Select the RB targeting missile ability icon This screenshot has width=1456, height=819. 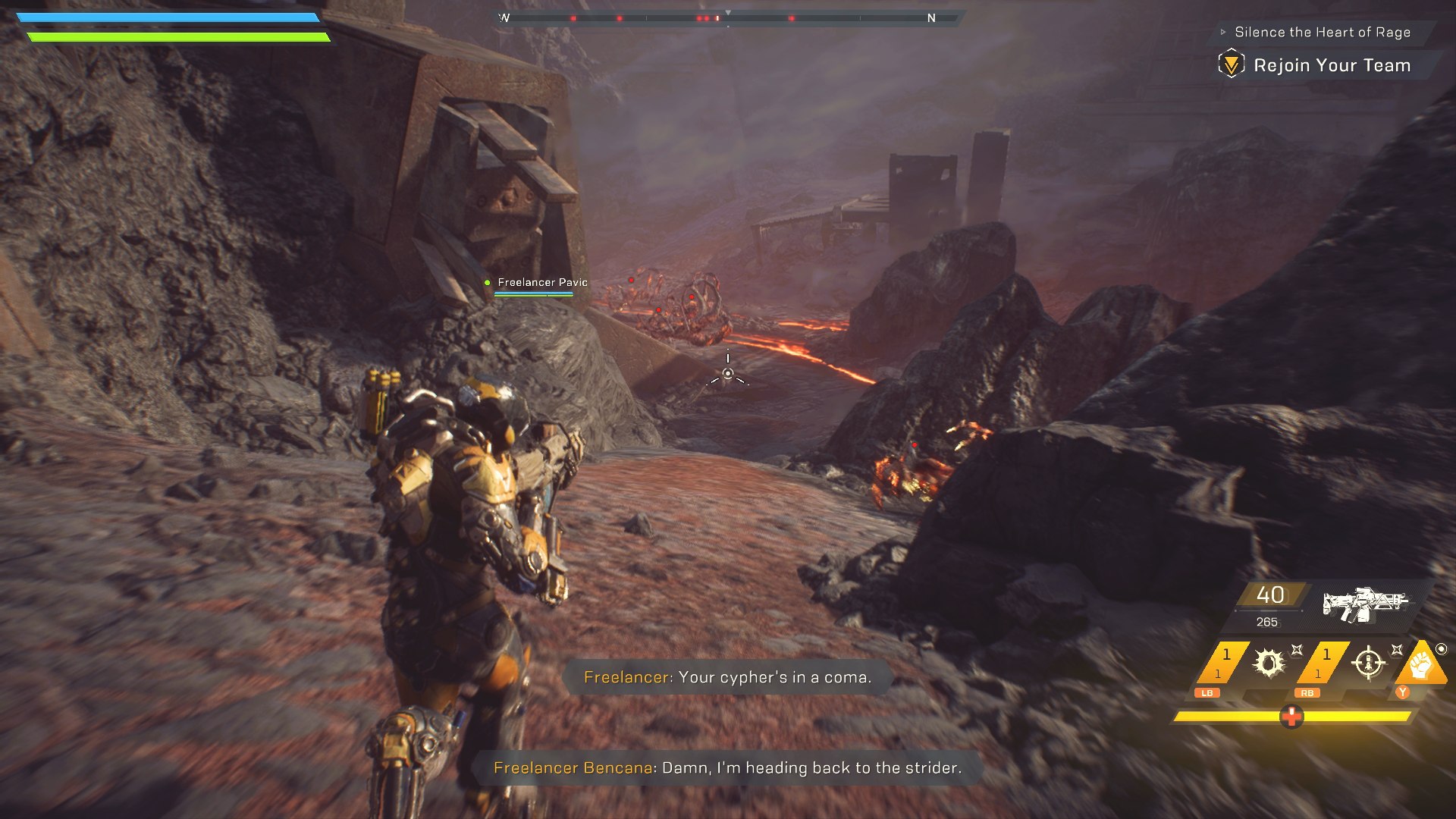coord(1369,664)
